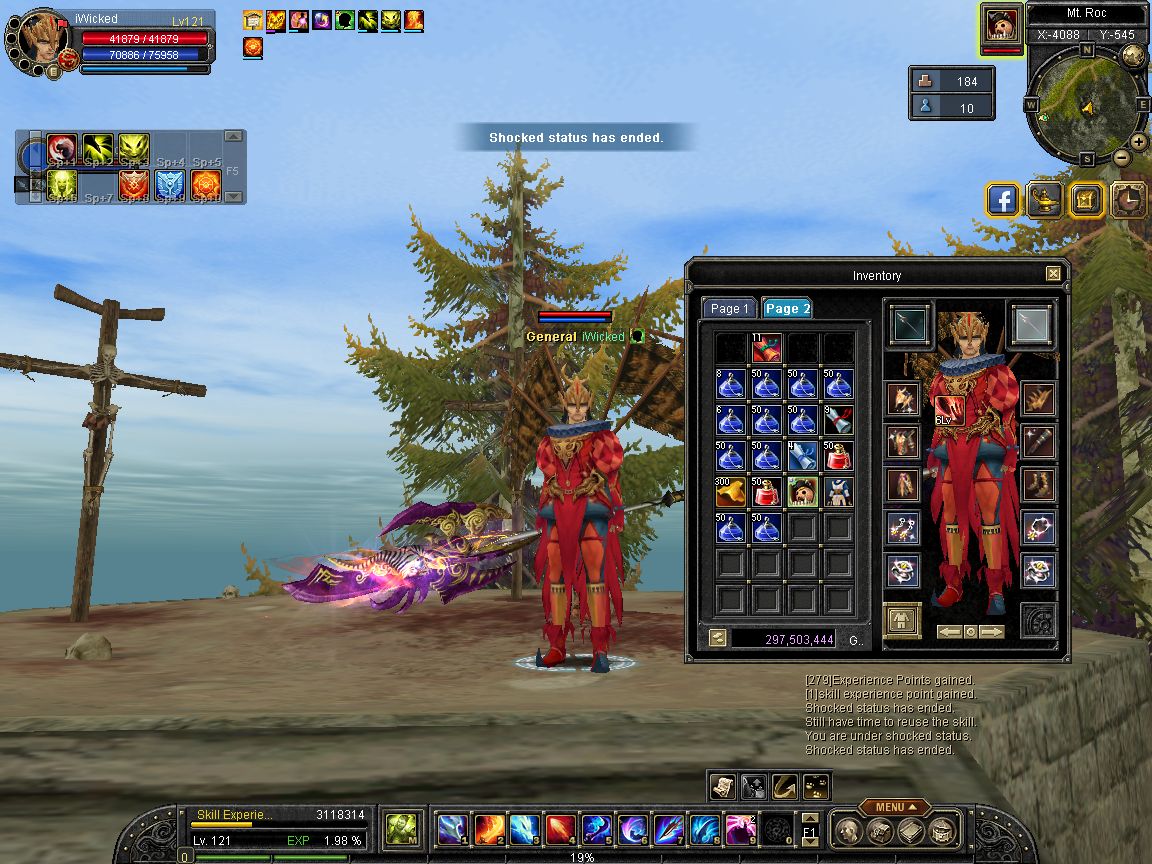Click the Facebook button
Screen dimensions: 1152x864
point(1003,200)
